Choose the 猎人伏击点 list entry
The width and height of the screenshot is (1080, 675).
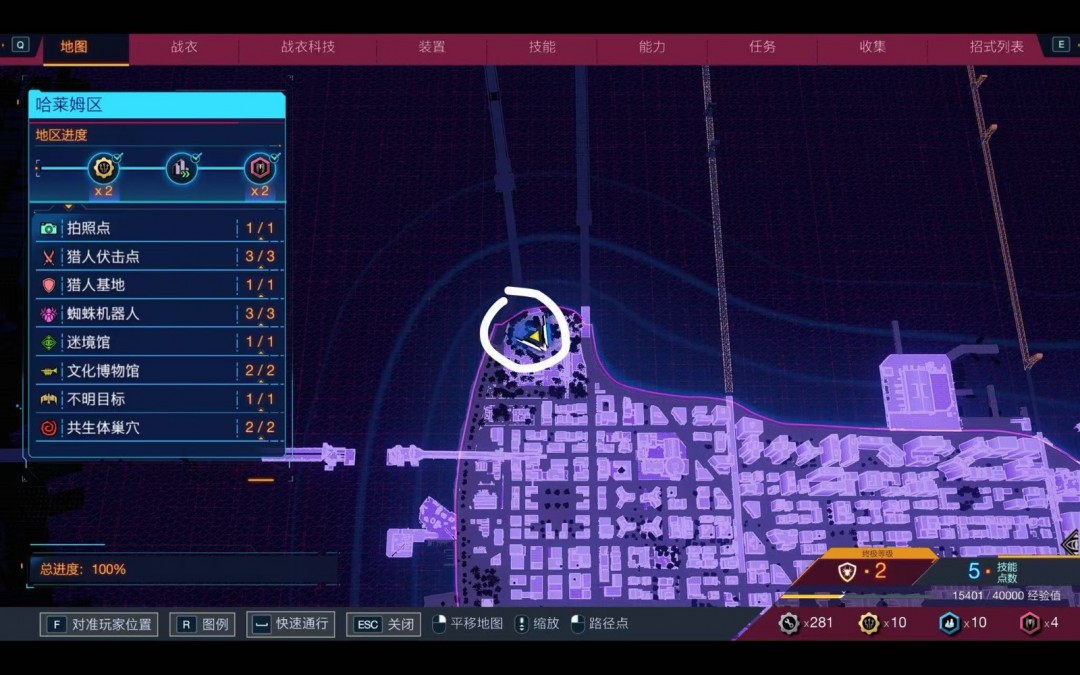(x=158, y=257)
